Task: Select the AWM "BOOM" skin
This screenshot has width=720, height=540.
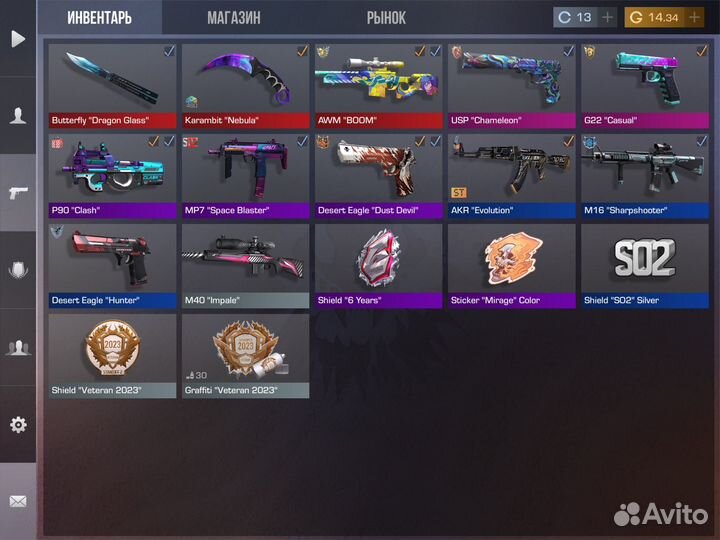Action: (x=378, y=85)
